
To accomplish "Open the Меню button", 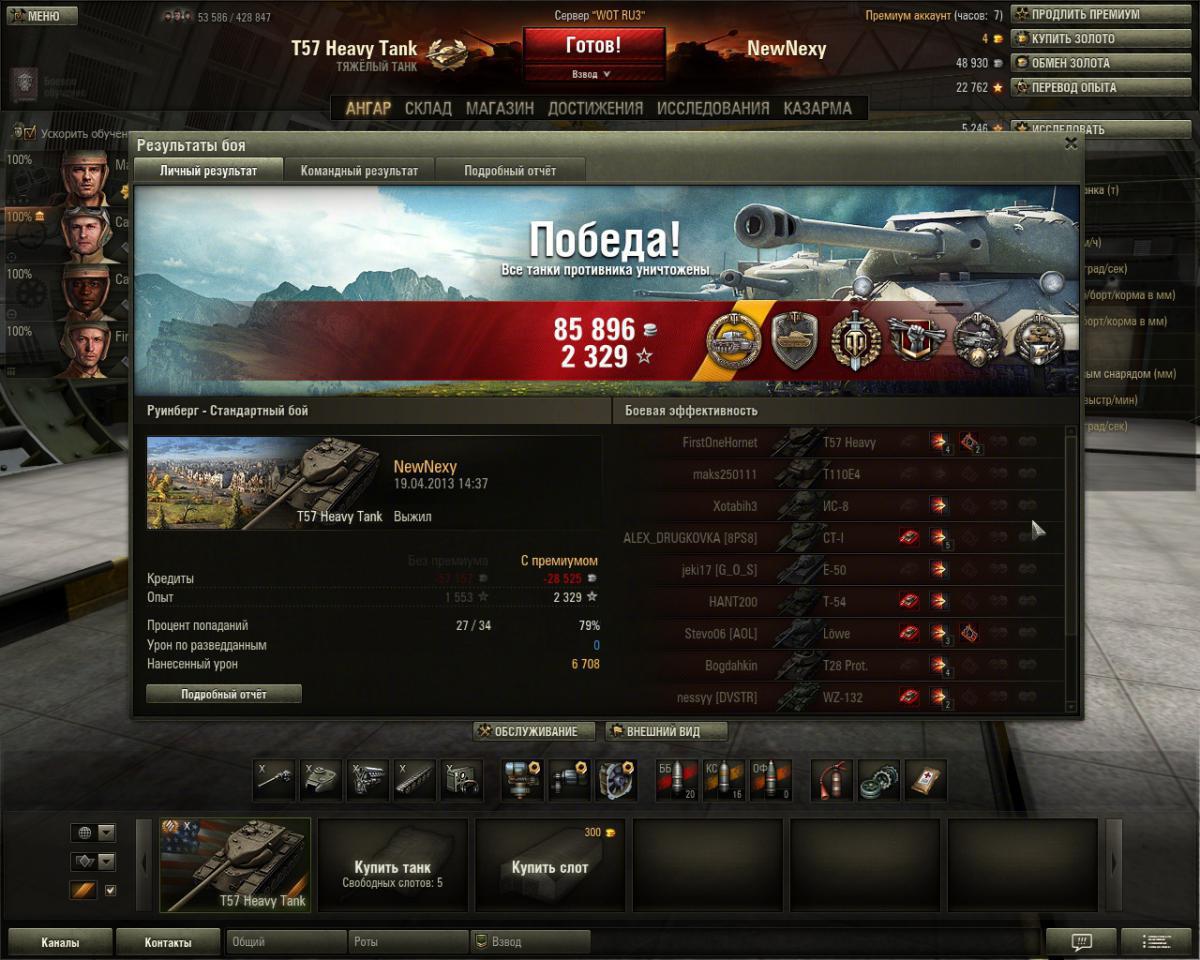I will pyautogui.click(x=40, y=16).
